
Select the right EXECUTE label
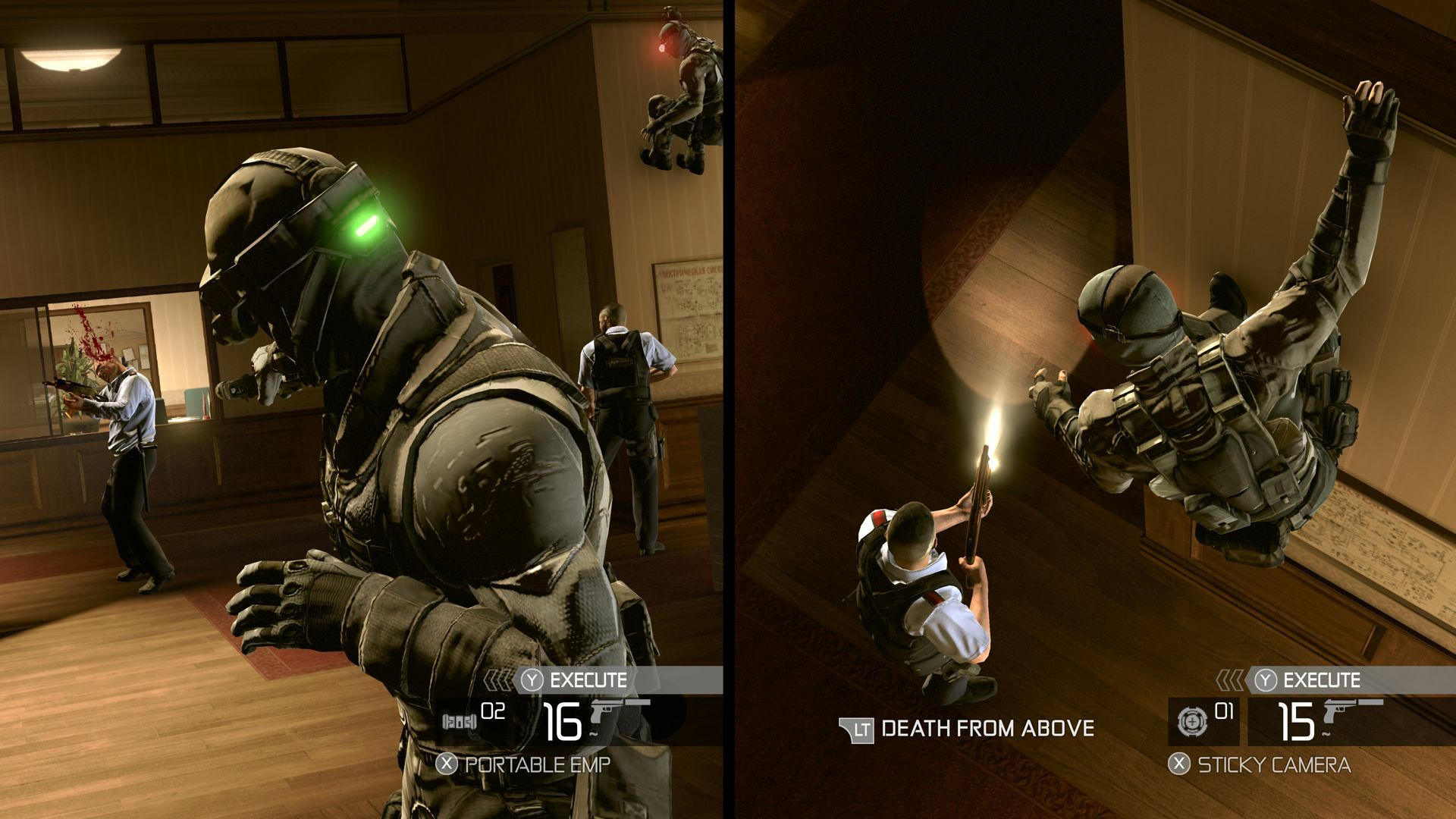pyautogui.click(x=1322, y=679)
